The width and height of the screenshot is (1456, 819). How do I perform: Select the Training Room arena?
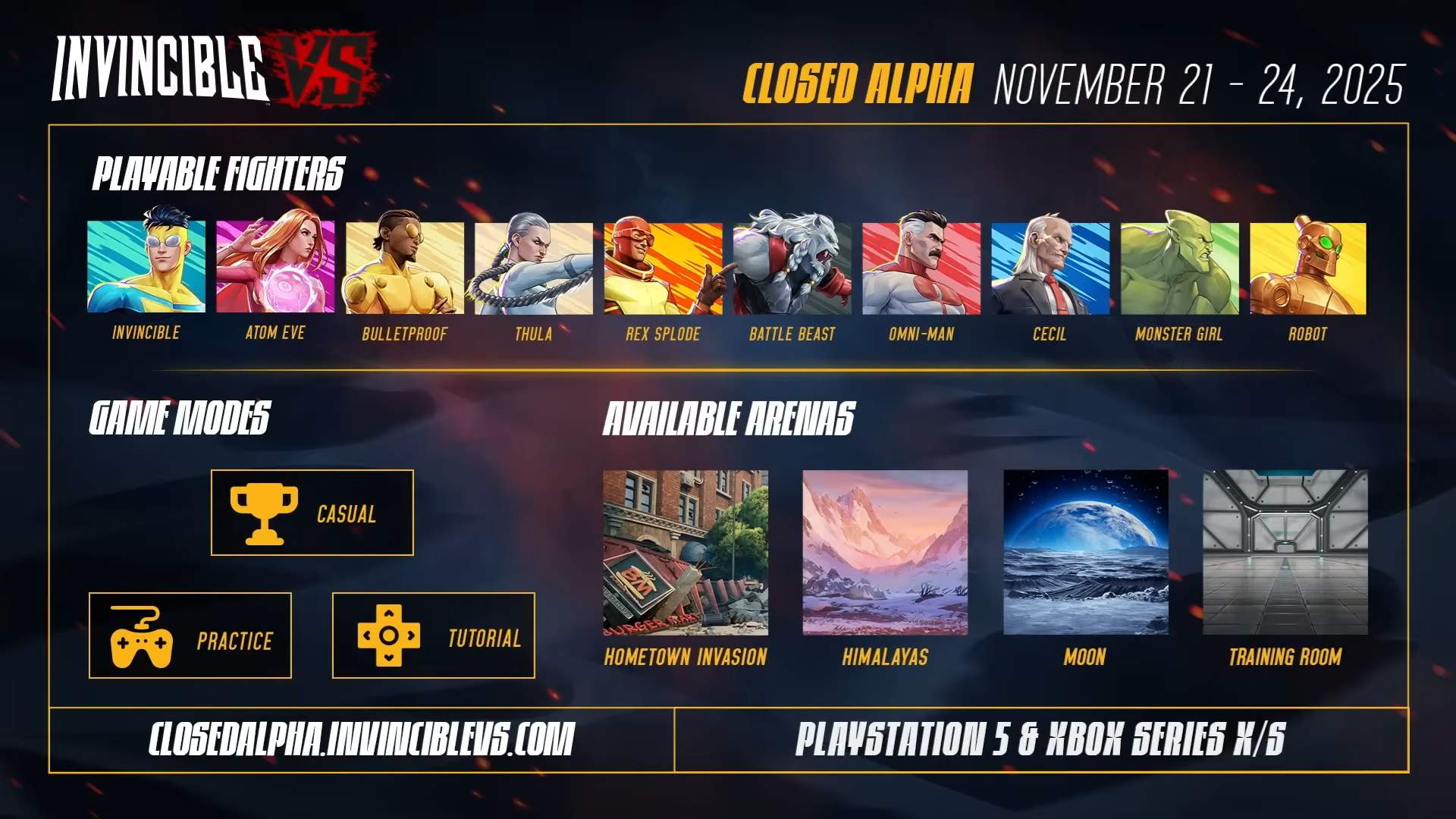pos(1285,553)
